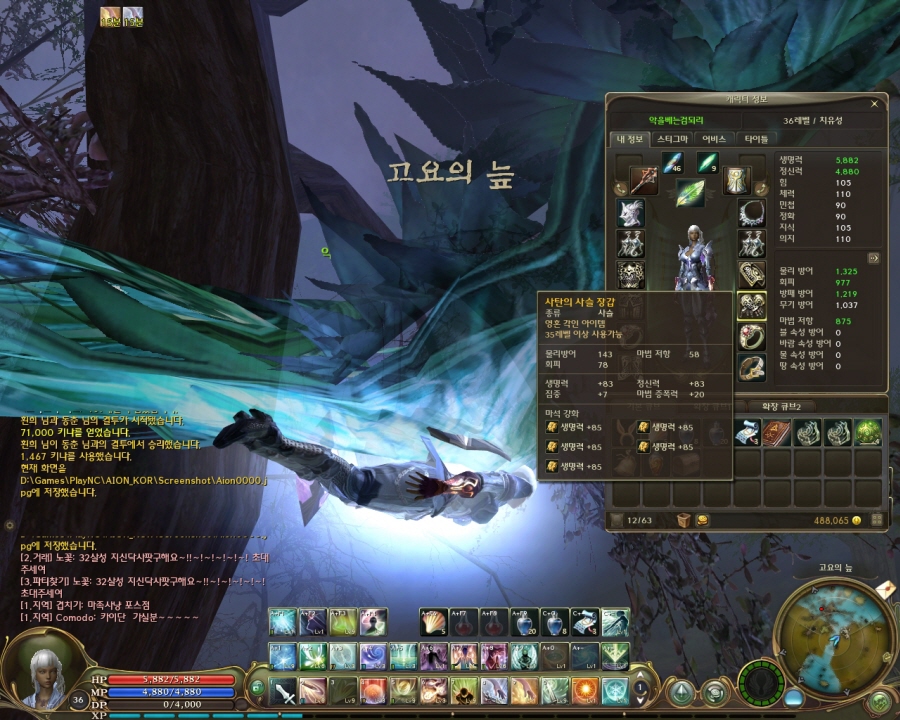The image size is (900, 720).
Task: Click the green feather wings slot
Action: 690,193
